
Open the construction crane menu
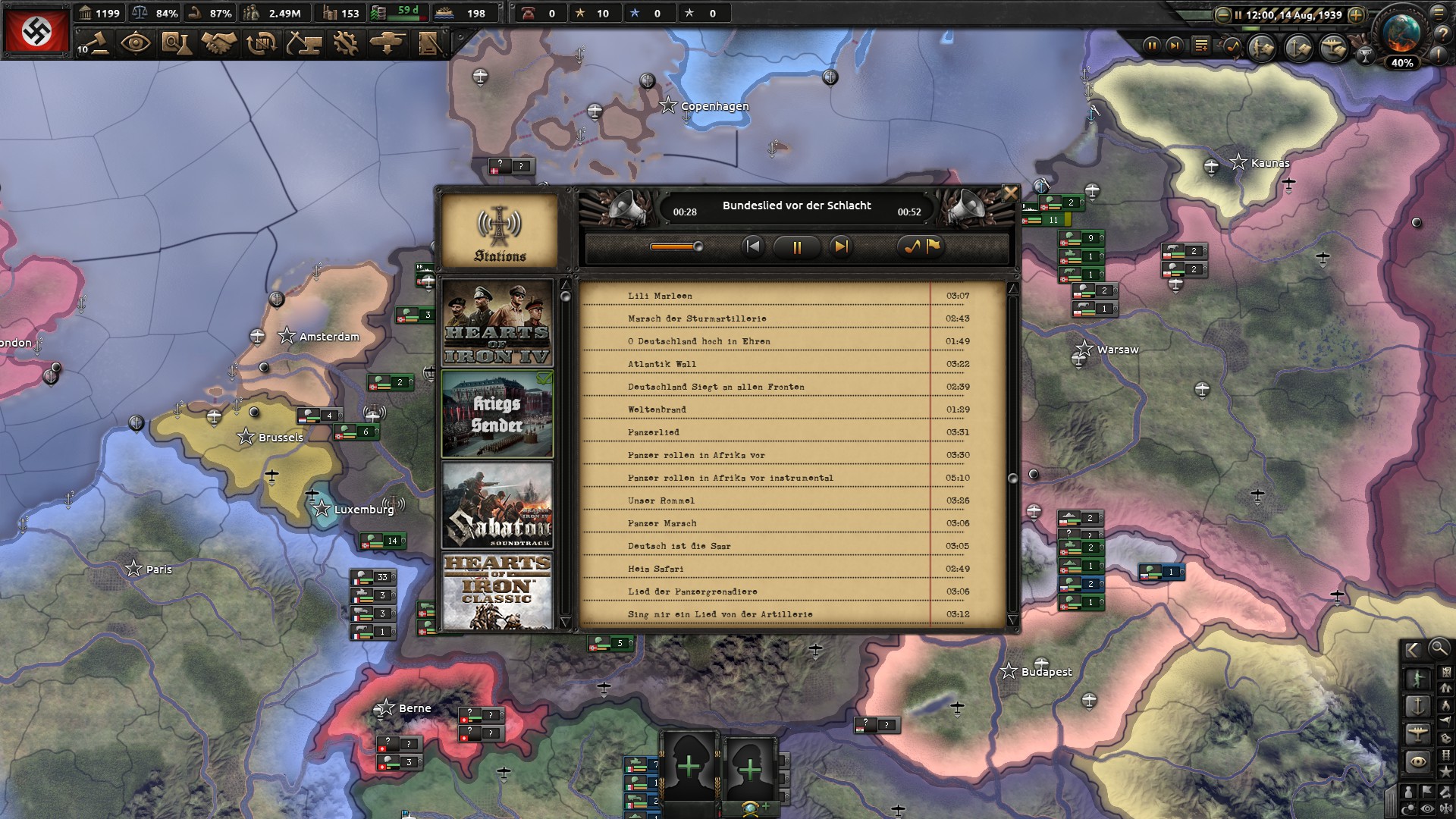[x=303, y=43]
